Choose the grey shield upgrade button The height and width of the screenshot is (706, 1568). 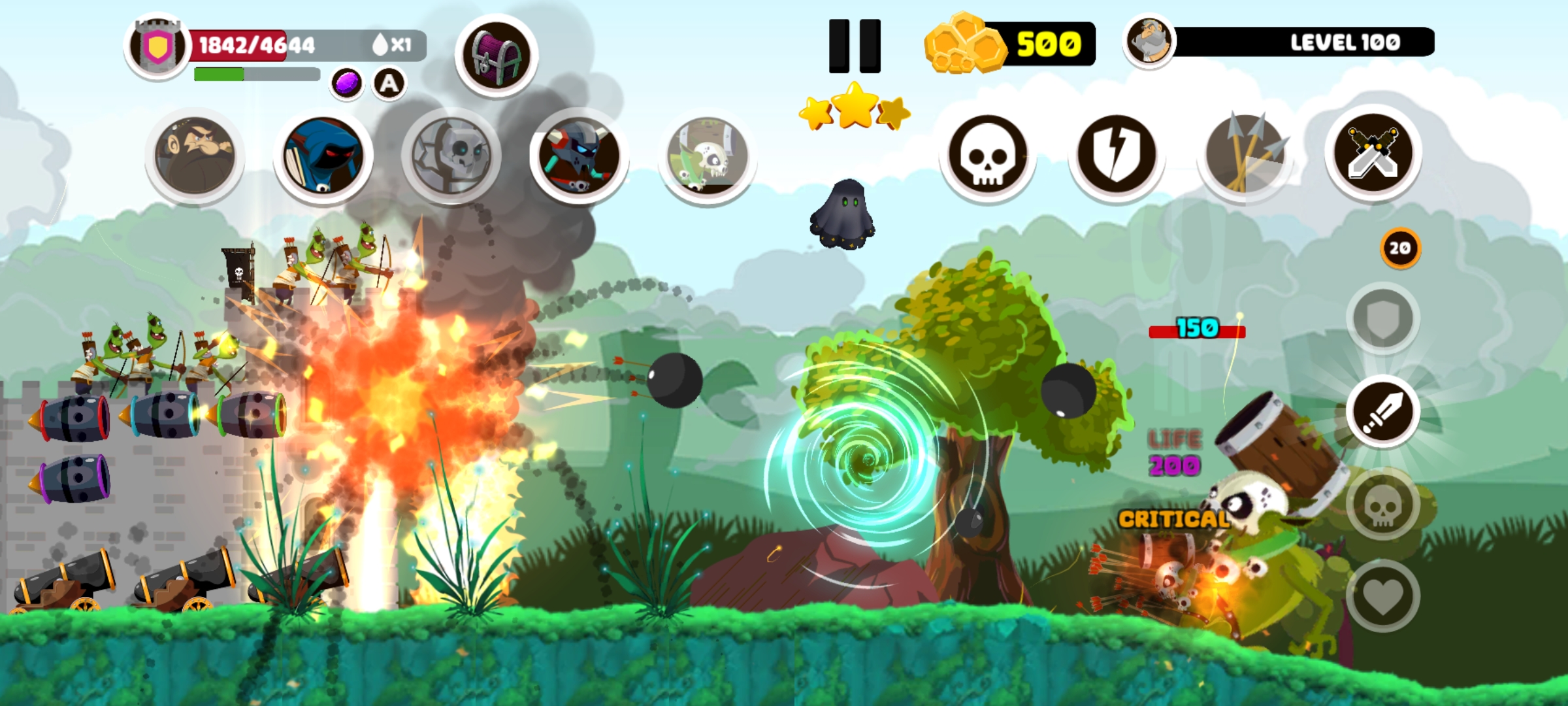(1382, 319)
